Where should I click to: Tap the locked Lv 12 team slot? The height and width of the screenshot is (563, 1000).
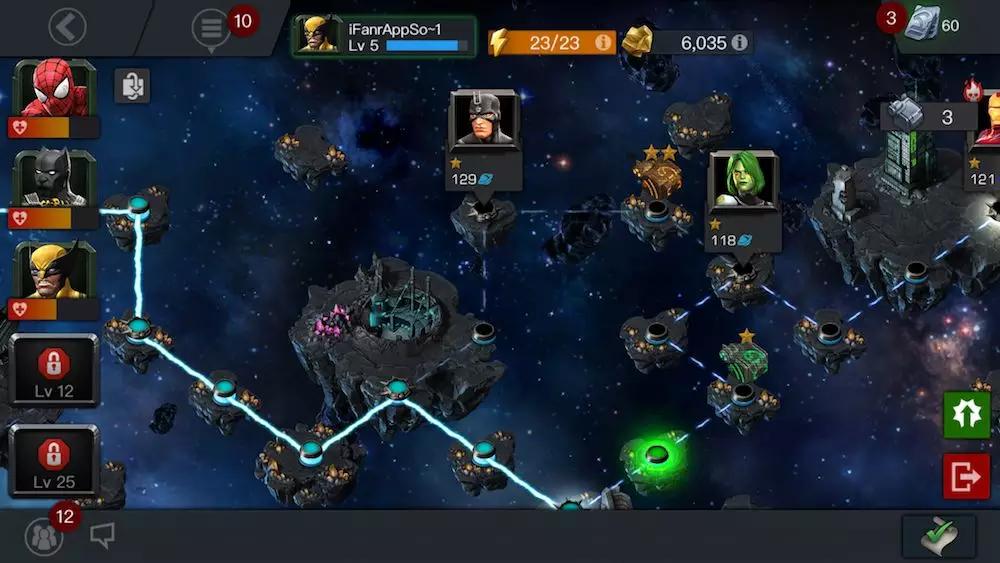54,370
